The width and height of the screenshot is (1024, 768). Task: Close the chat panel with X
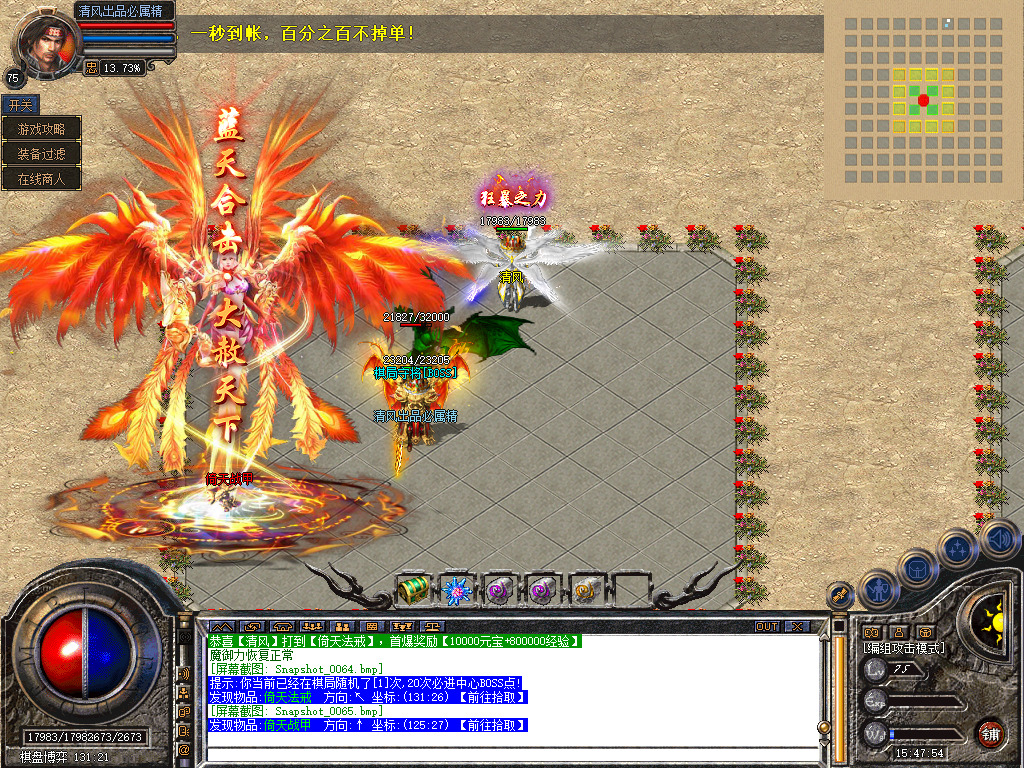[796, 626]
